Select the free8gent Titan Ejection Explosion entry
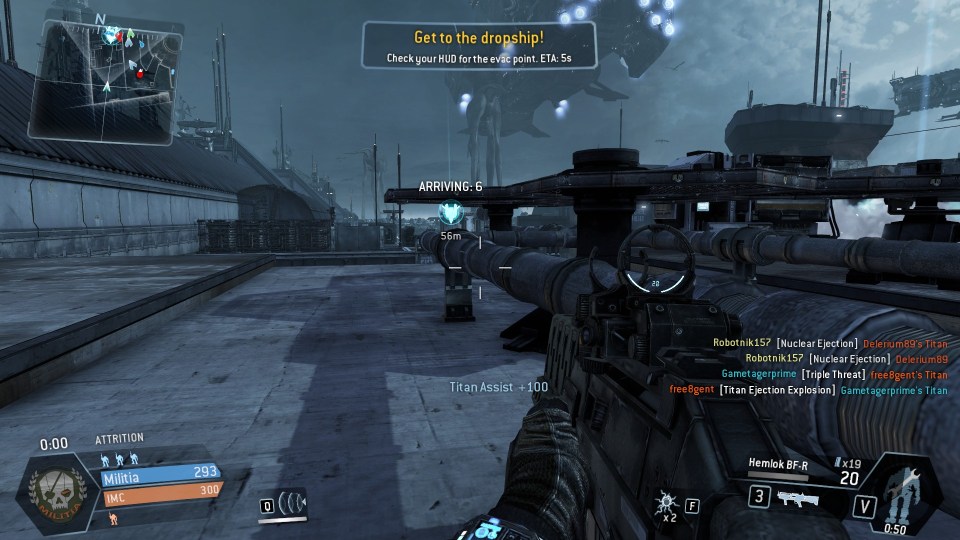 [x=808, y=390]
